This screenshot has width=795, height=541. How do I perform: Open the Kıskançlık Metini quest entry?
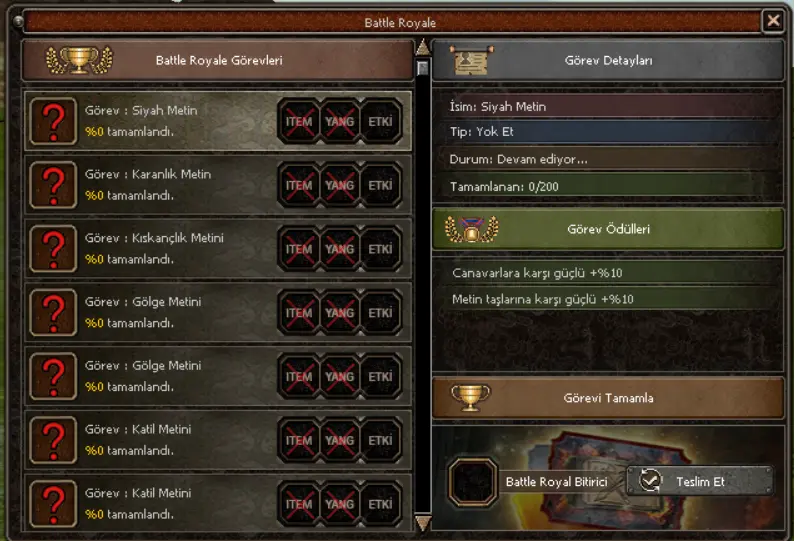click(150, 249)
